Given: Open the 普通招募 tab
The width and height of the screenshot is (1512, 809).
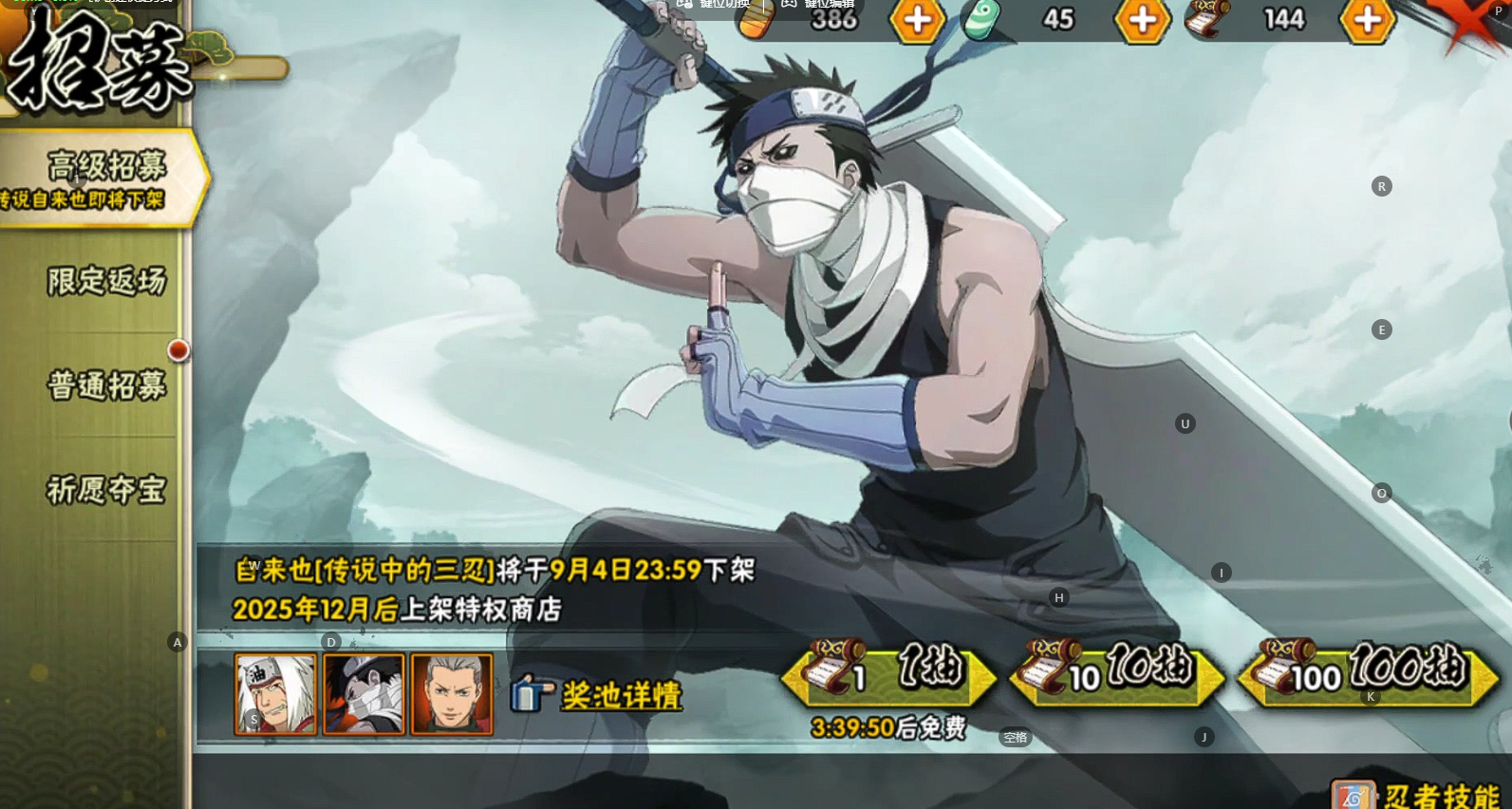Looking at the screenshot, I should coord(106,386).
